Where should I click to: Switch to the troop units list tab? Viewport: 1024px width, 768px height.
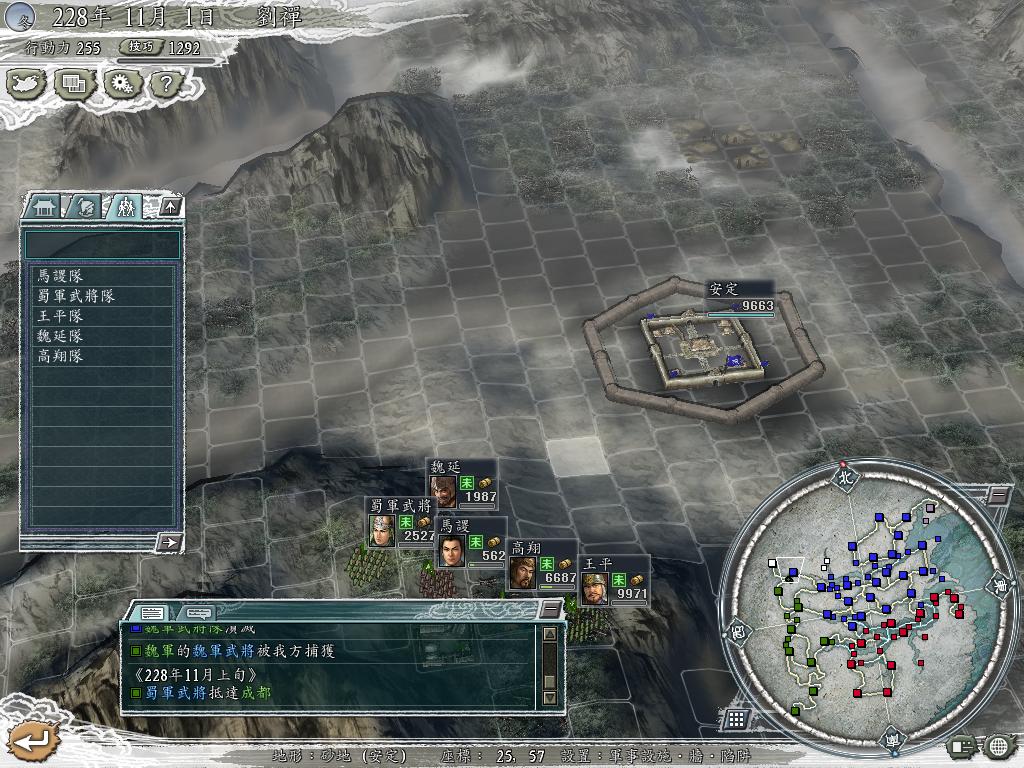coord(124,207)
